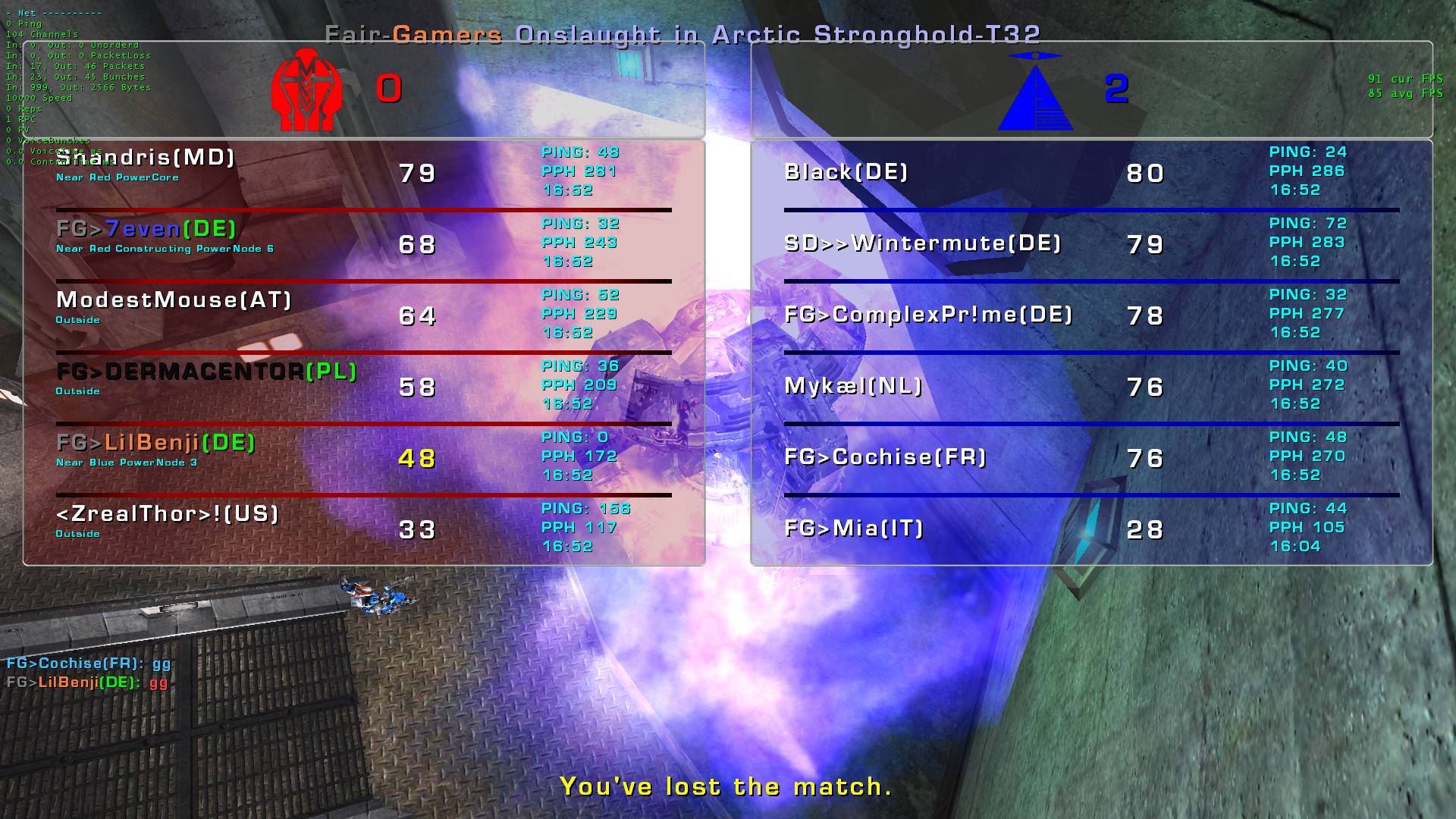Choose FG>Mia(IT) on the scoreboard
Screen dimensions: 1456x819
point(854,529)
